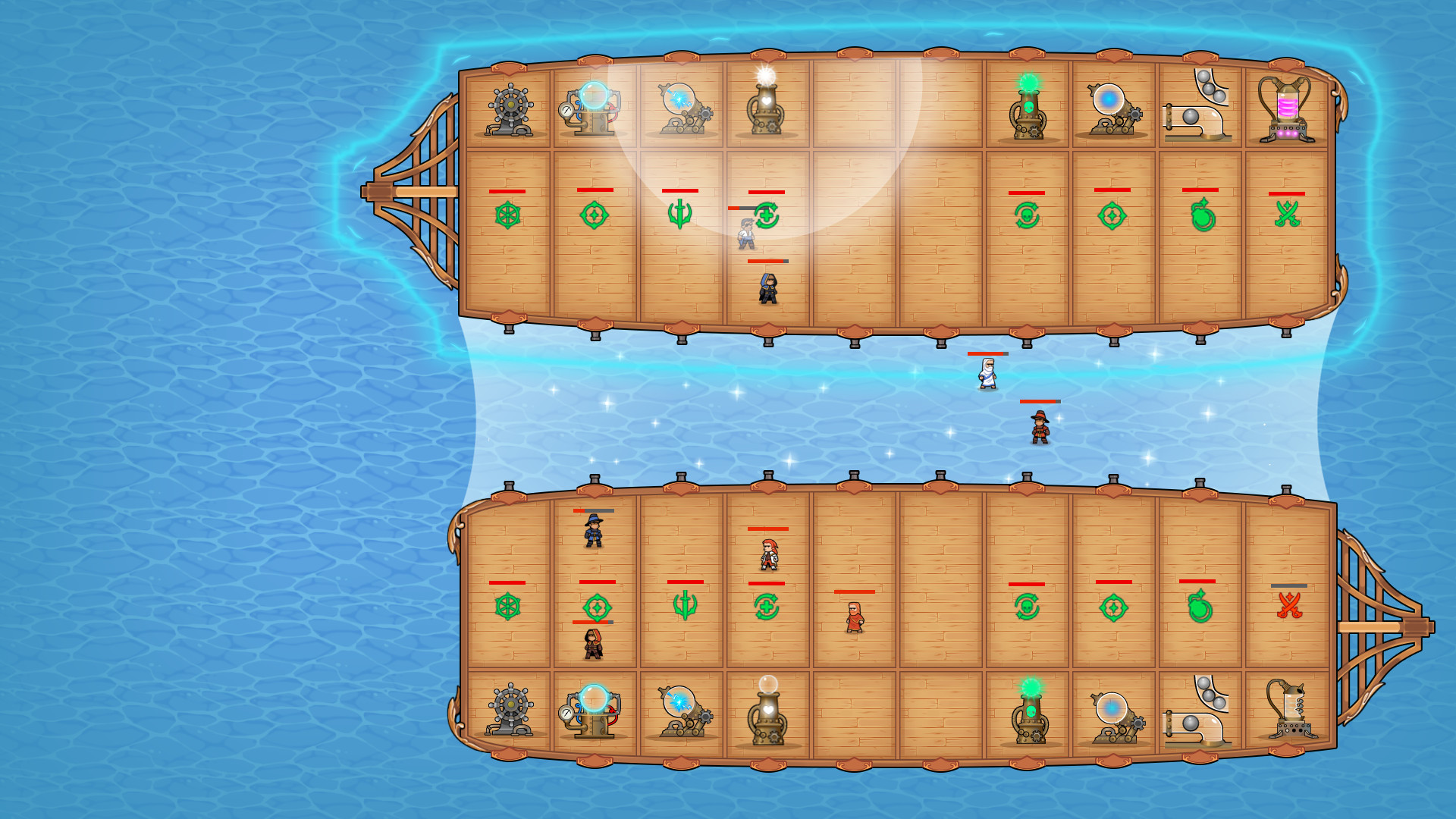Activate the bomb icon on the unshielded ship
This screenshot has height=819, width=1456.
point(1199,607)
